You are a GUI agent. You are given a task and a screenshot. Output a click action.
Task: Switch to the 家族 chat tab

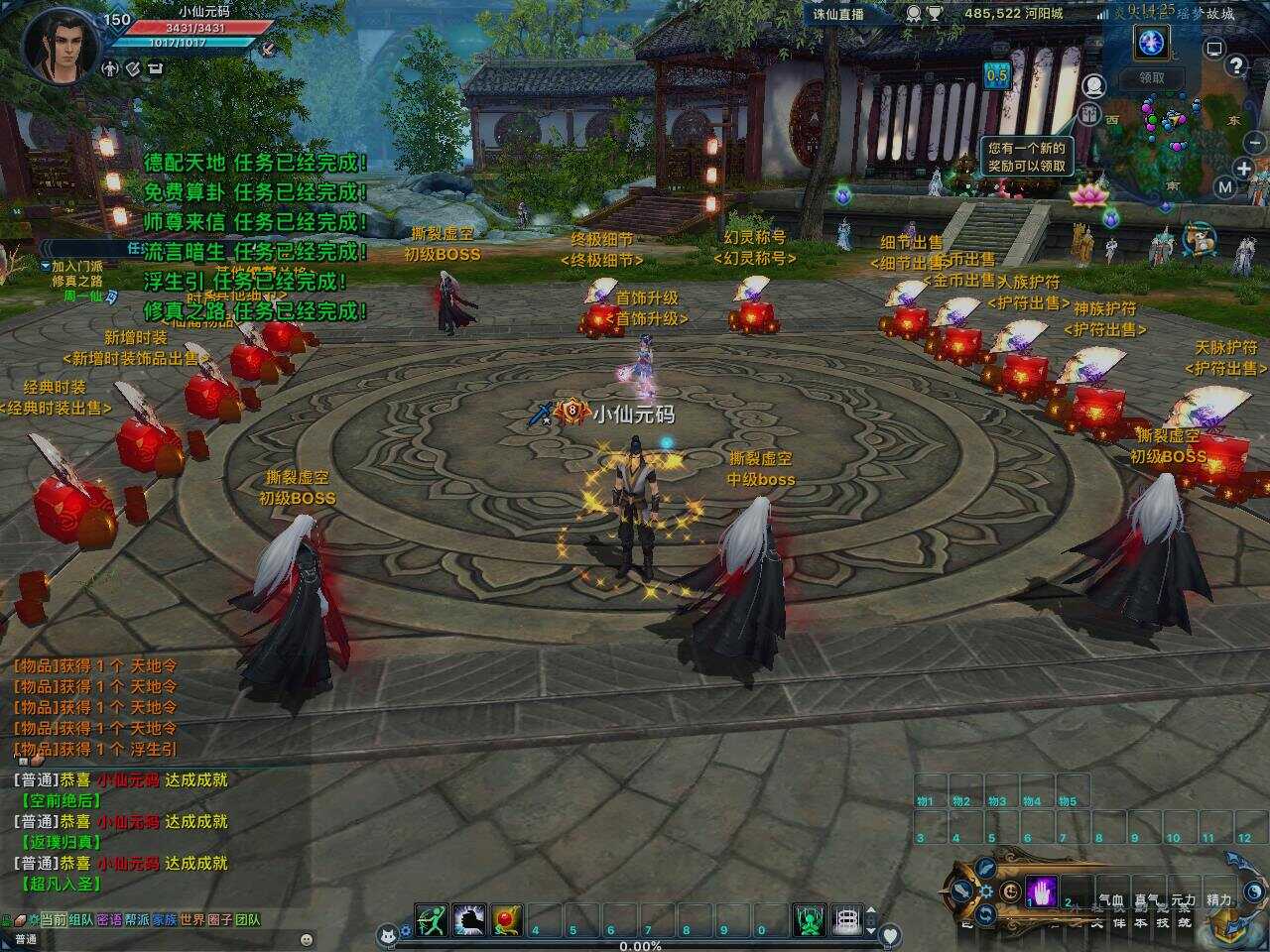(x=165, y=920)
